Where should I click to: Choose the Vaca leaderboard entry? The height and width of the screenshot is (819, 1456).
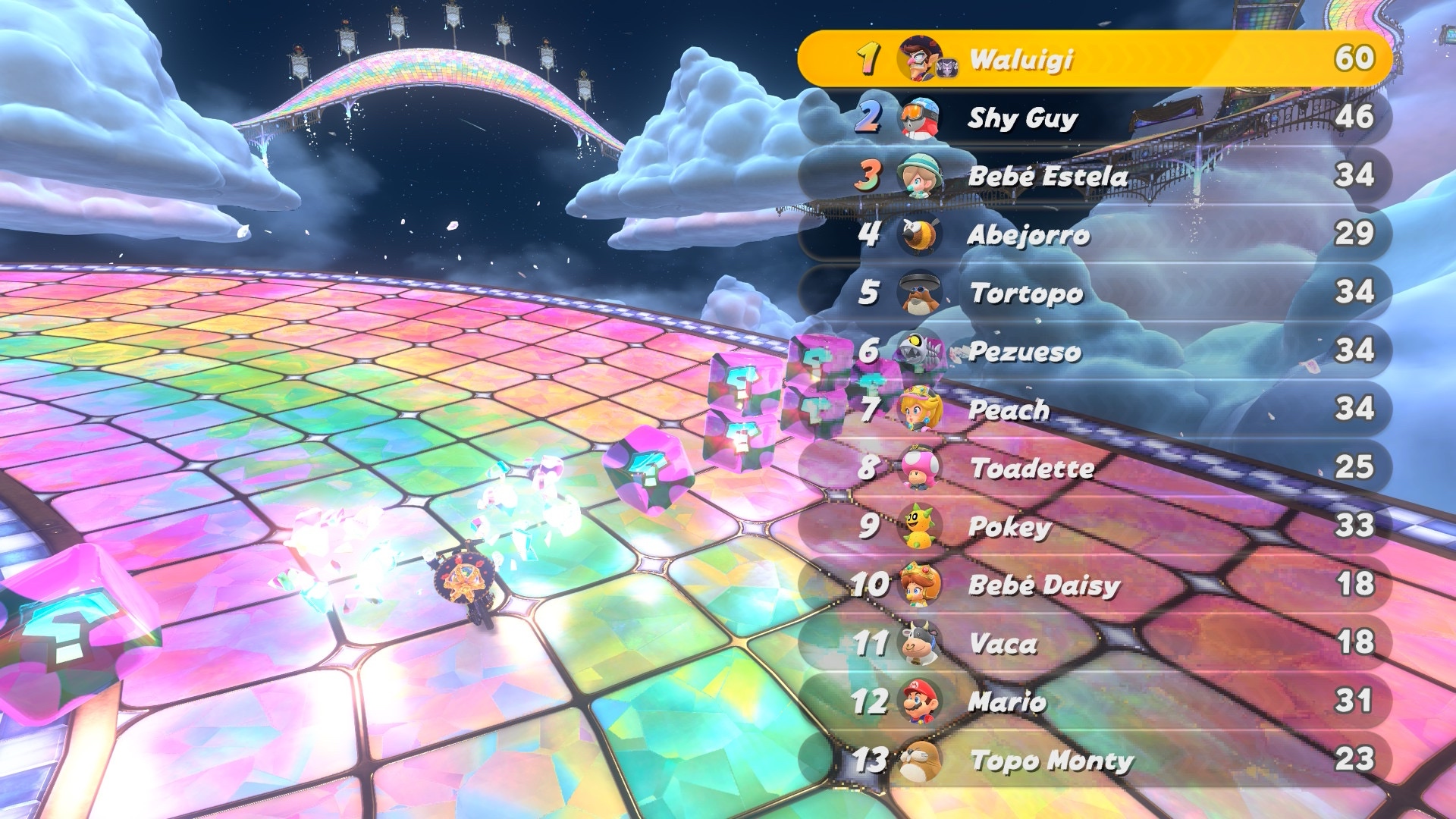[x=1095, y=643]
